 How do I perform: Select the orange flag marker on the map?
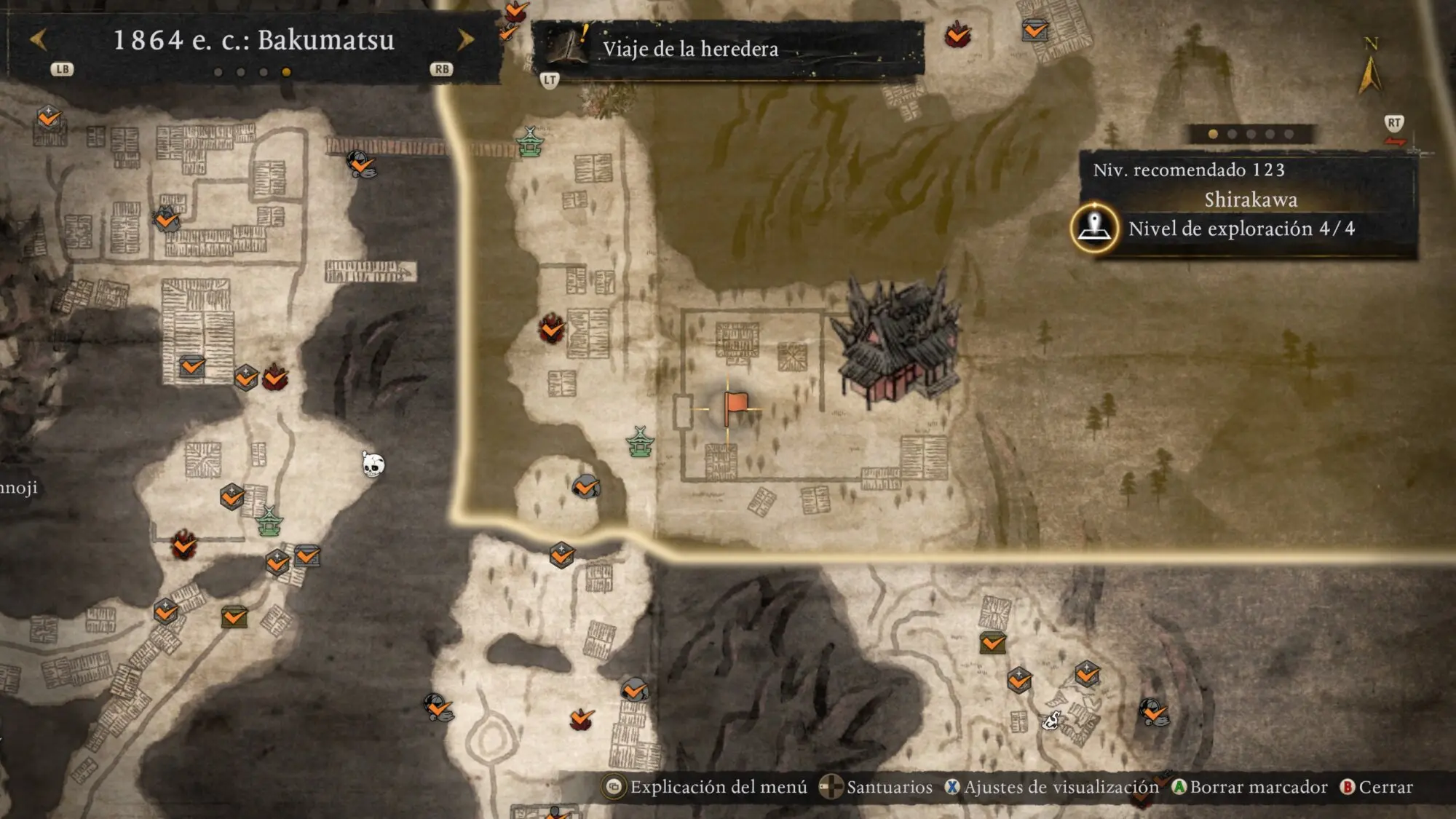735,406
